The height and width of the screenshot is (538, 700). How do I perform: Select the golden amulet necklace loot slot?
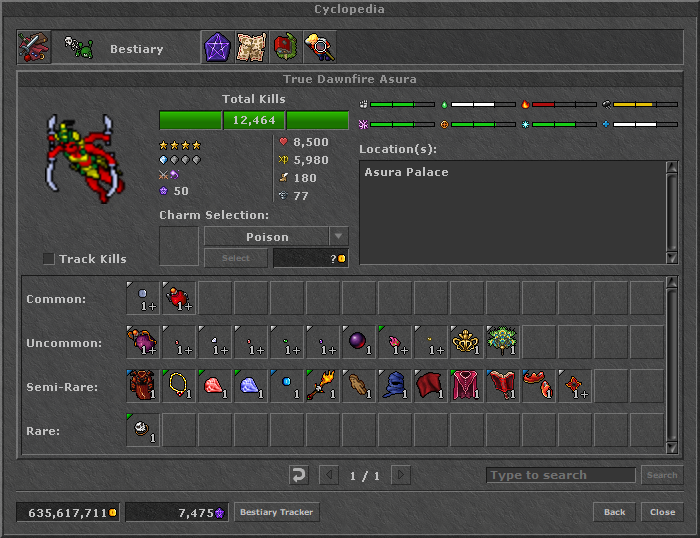179,386
